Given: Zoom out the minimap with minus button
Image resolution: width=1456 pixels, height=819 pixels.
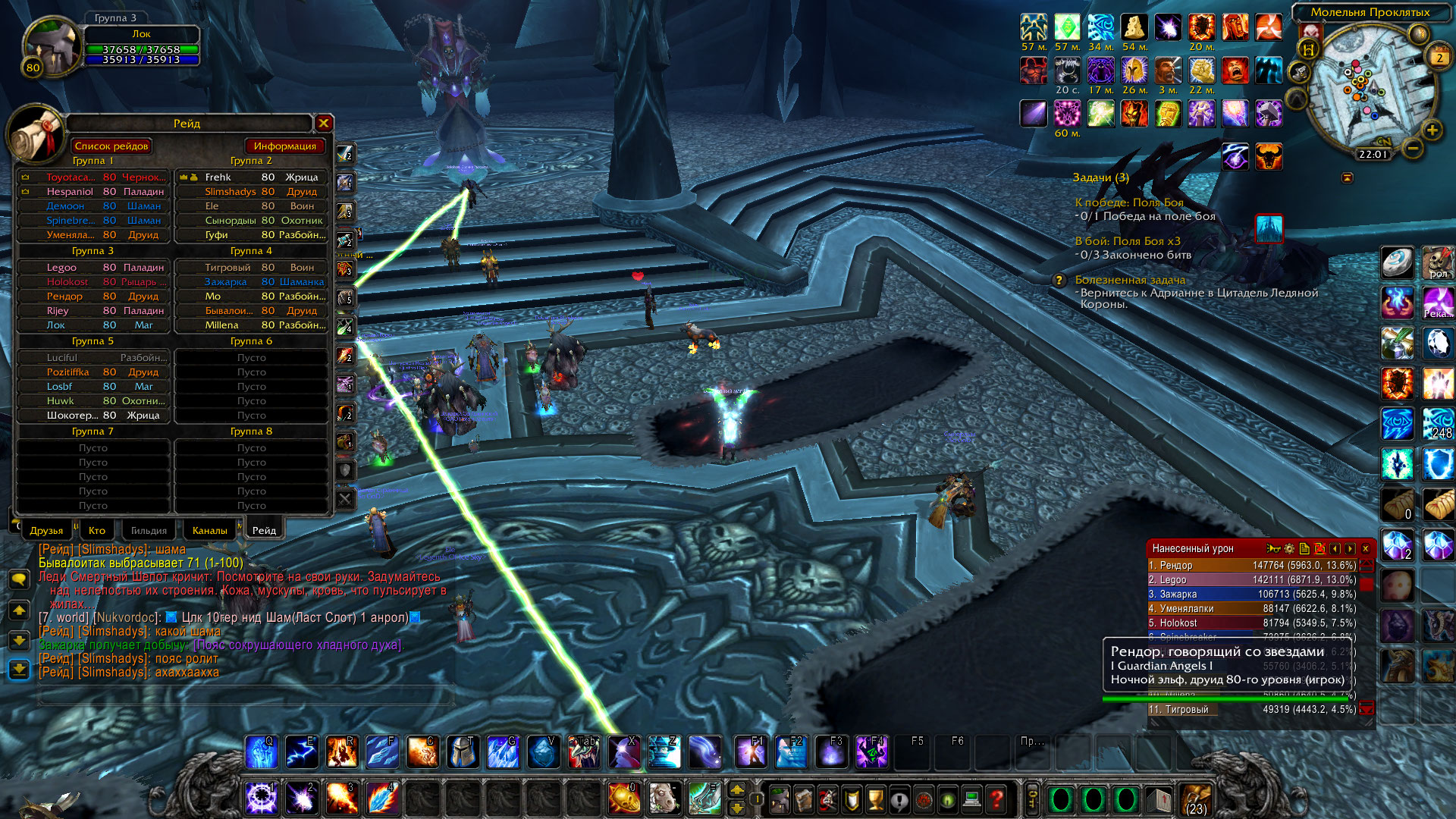Looking at the screenshot, I should pos(1412,149).
